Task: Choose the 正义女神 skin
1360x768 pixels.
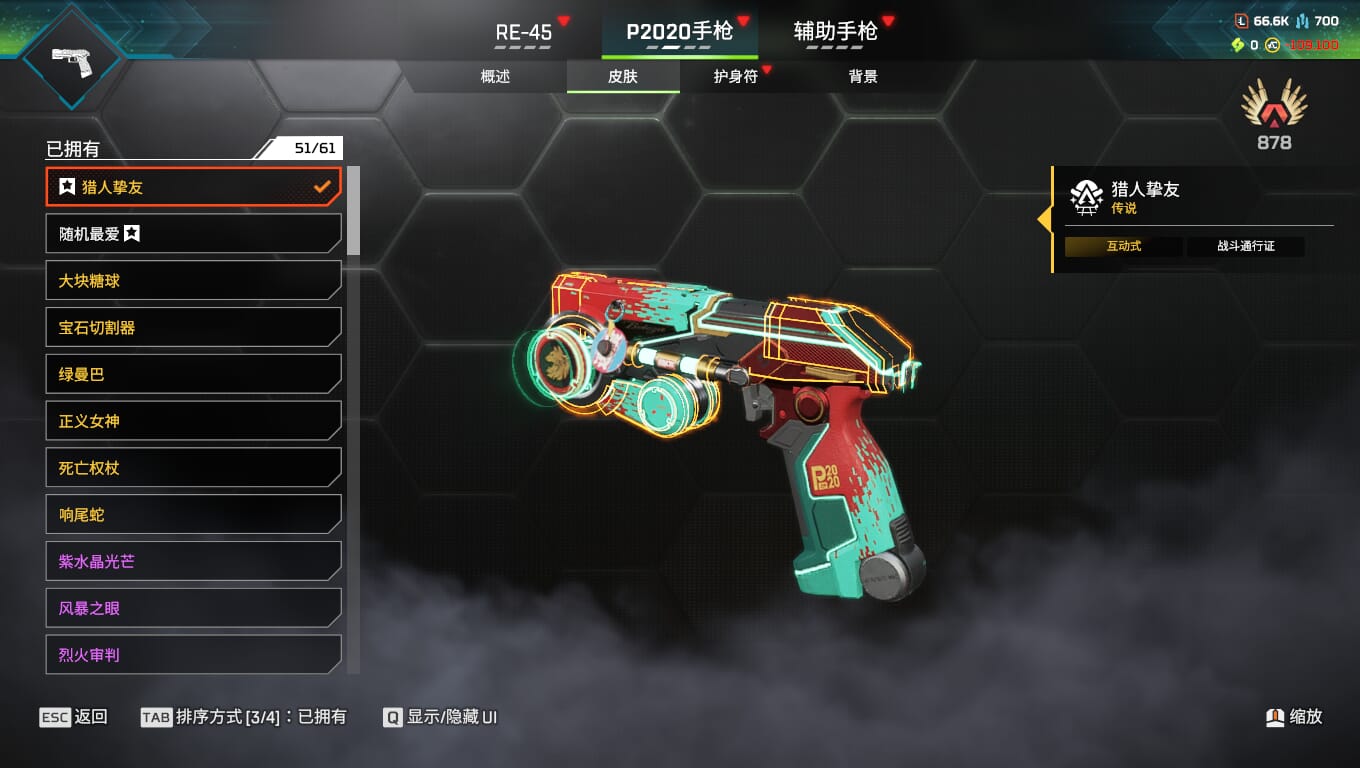Action: pos(194,421)
